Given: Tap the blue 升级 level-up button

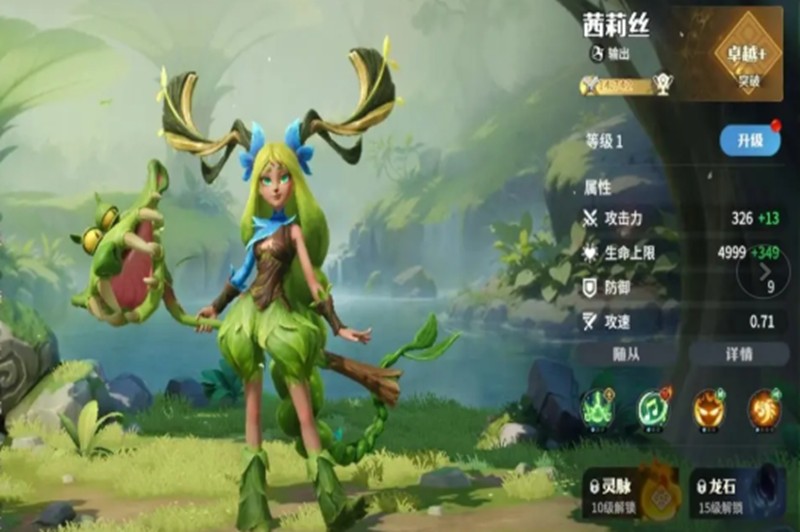Looking at the screenshot, I should [749, 141].
